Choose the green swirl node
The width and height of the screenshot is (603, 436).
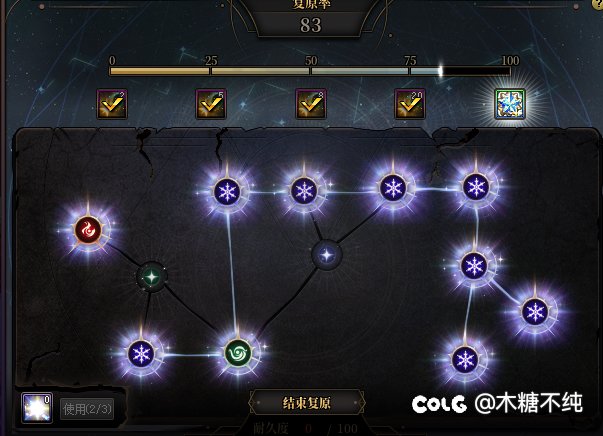240,353
